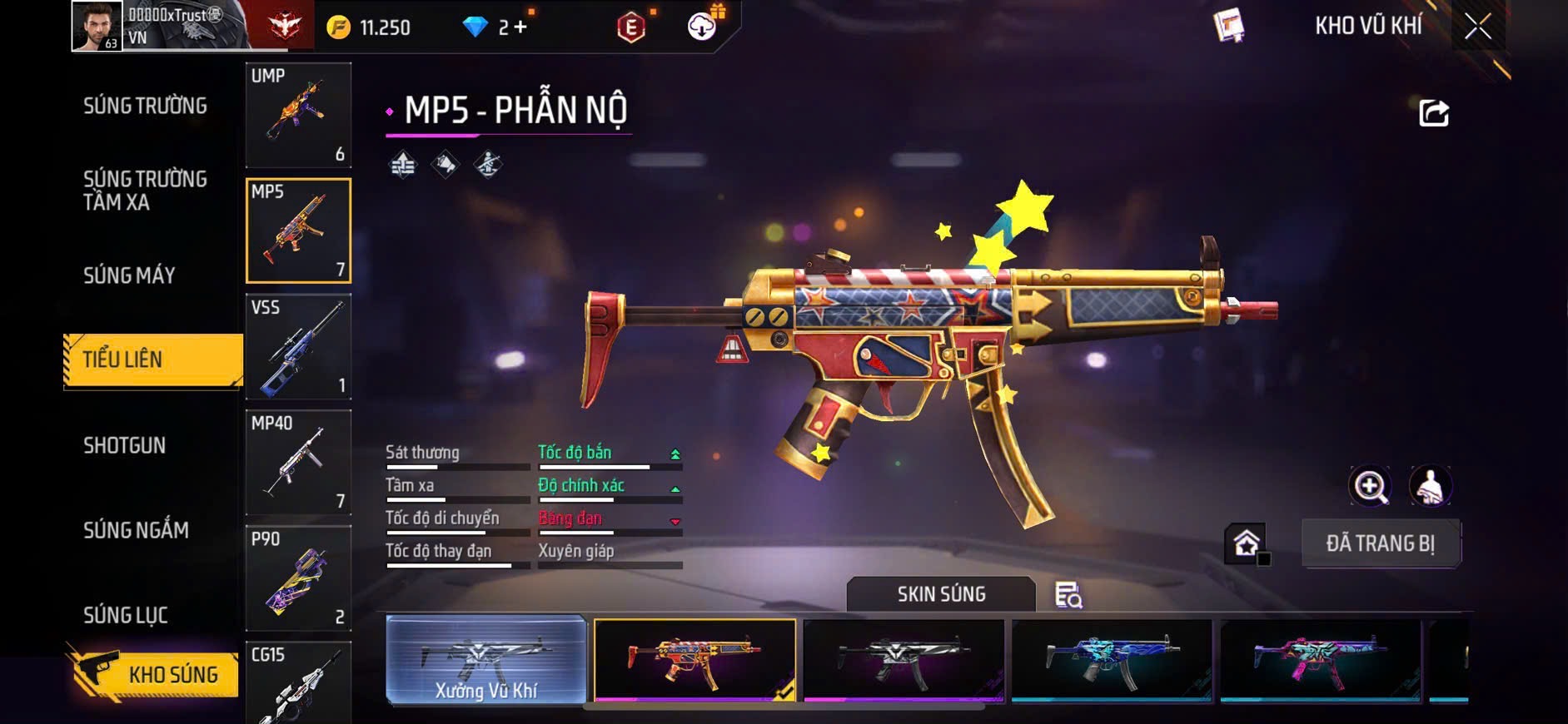The width and height of the screenshot is (1568, 724).
Task: Close the weapon armory screen
Action: [1477, 27]
